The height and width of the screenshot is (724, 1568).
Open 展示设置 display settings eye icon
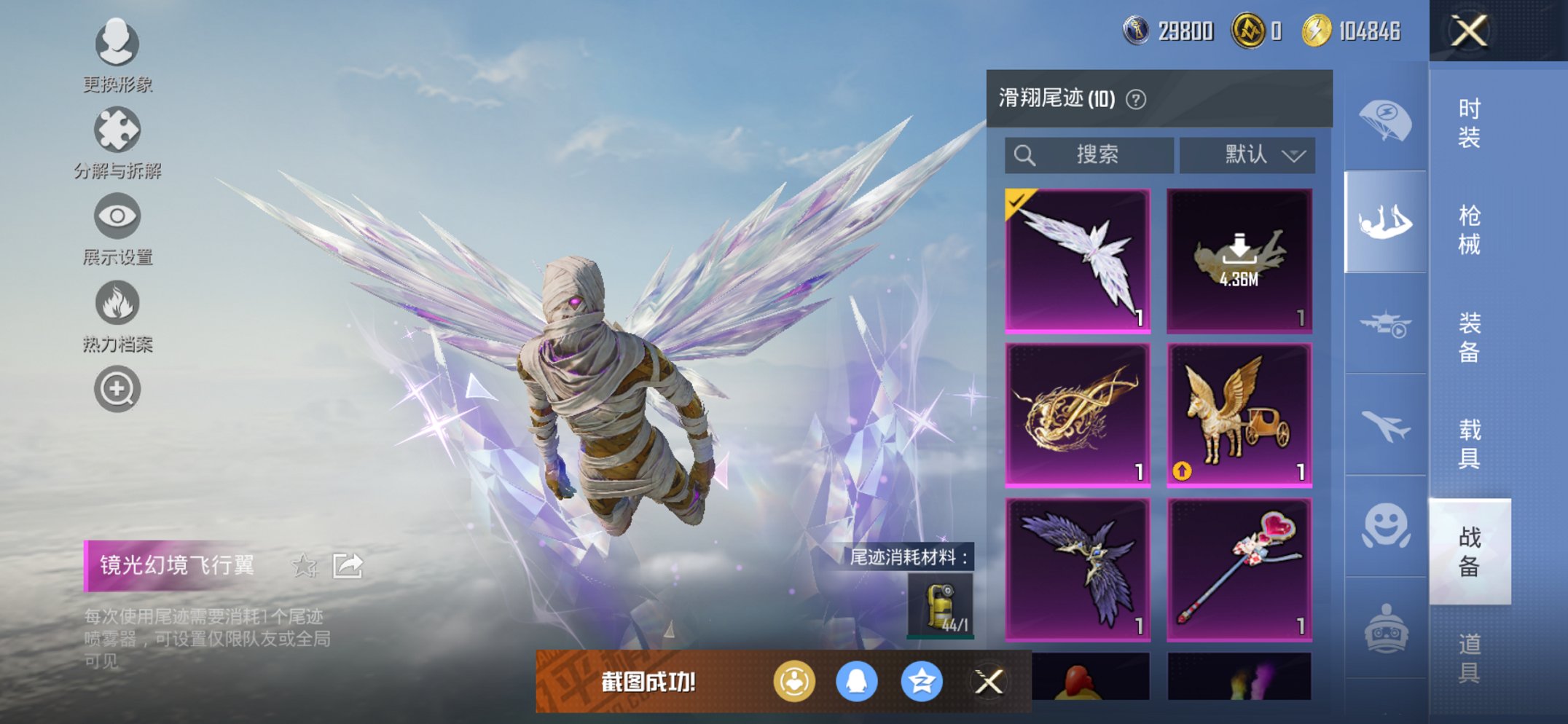118,219
